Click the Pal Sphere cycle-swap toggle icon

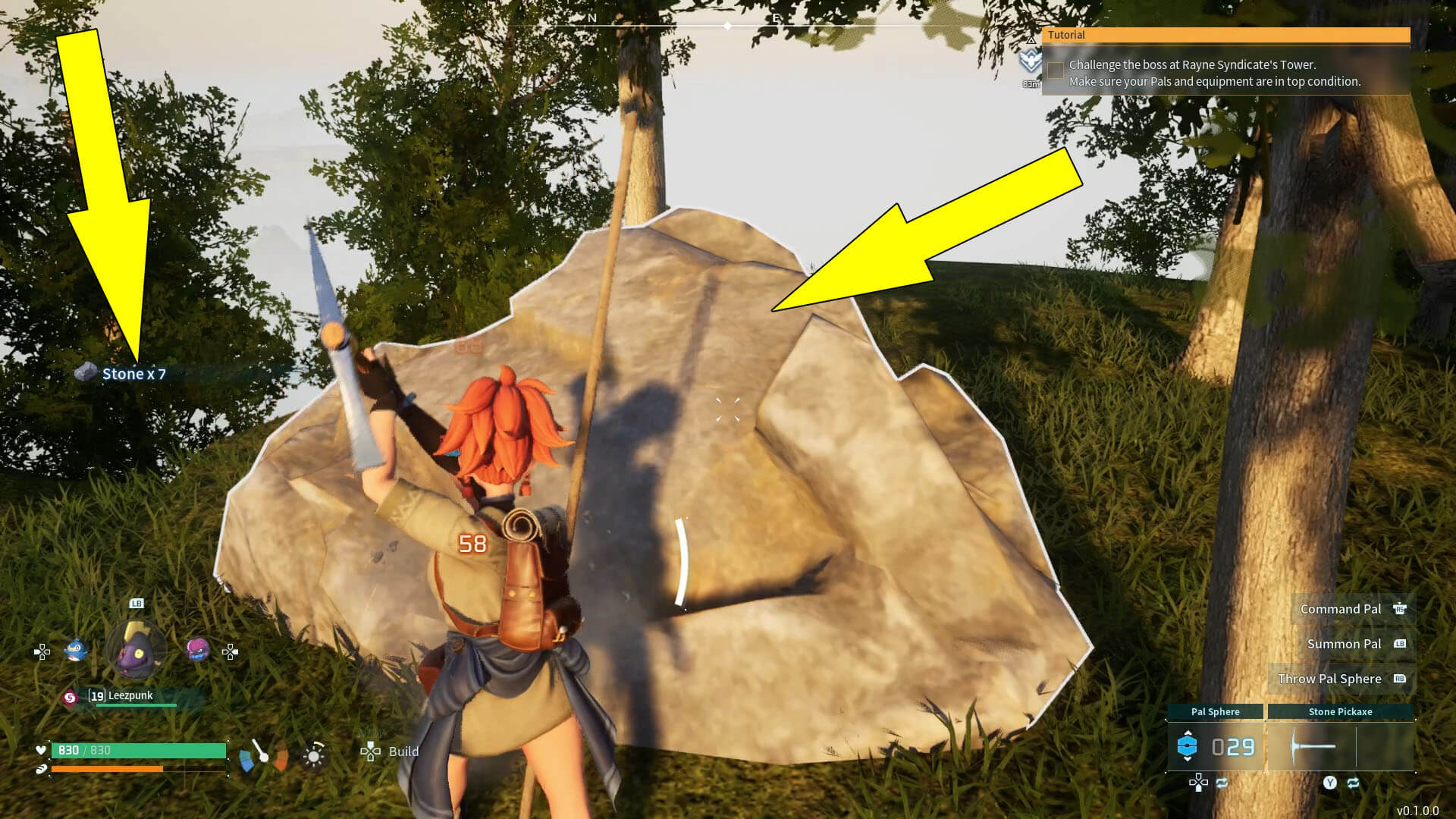click(x=1222, y=783)
